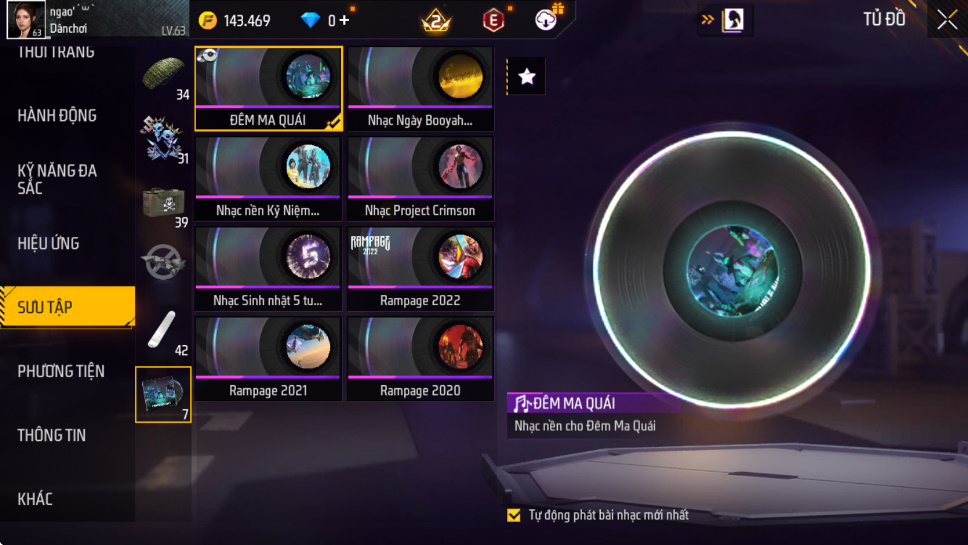This screenshot has width=968, height=545.
Task: Select the music disc subcategory icon
Action: click(163, 393)
